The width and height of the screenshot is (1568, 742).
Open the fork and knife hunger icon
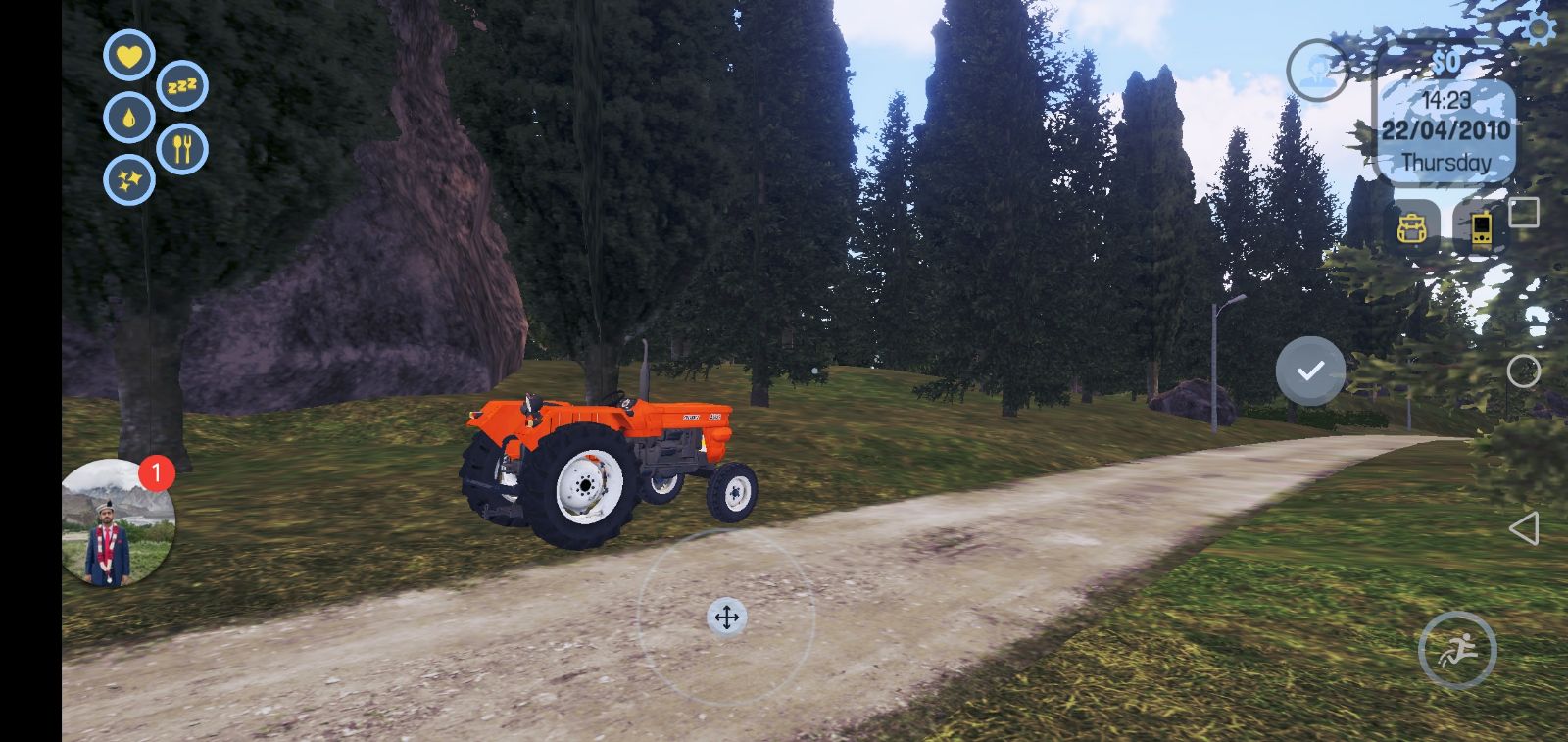182,149
